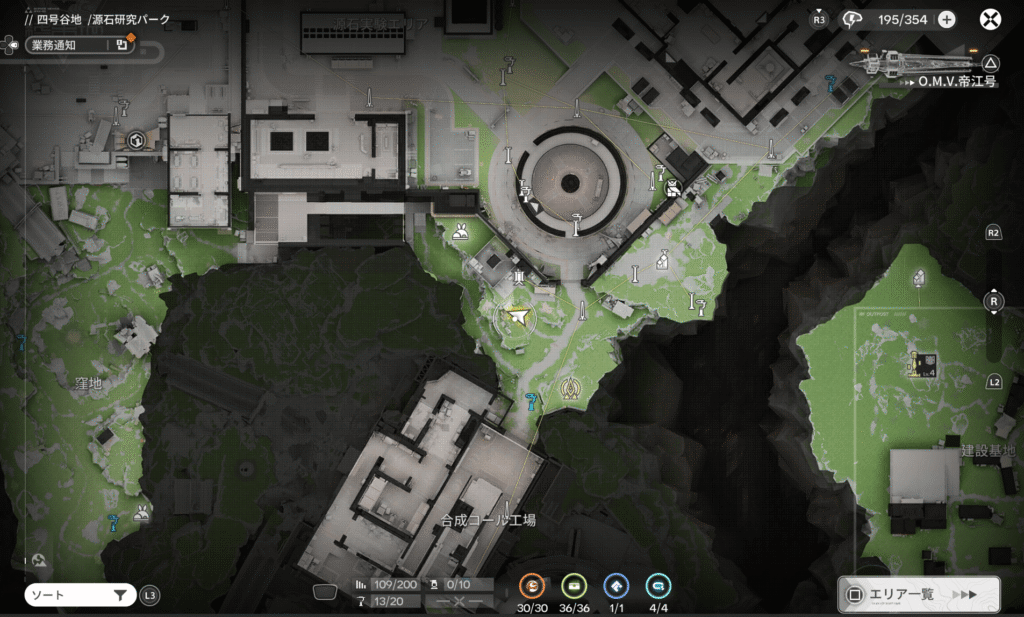Add stamina with the plus button
Screen dimensions: 1024x617
[946, 20]
